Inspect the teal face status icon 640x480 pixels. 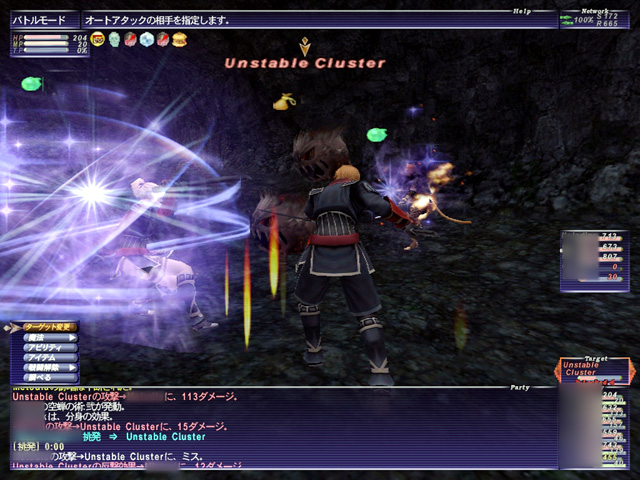pyautogui.click(x=114, y=39)
